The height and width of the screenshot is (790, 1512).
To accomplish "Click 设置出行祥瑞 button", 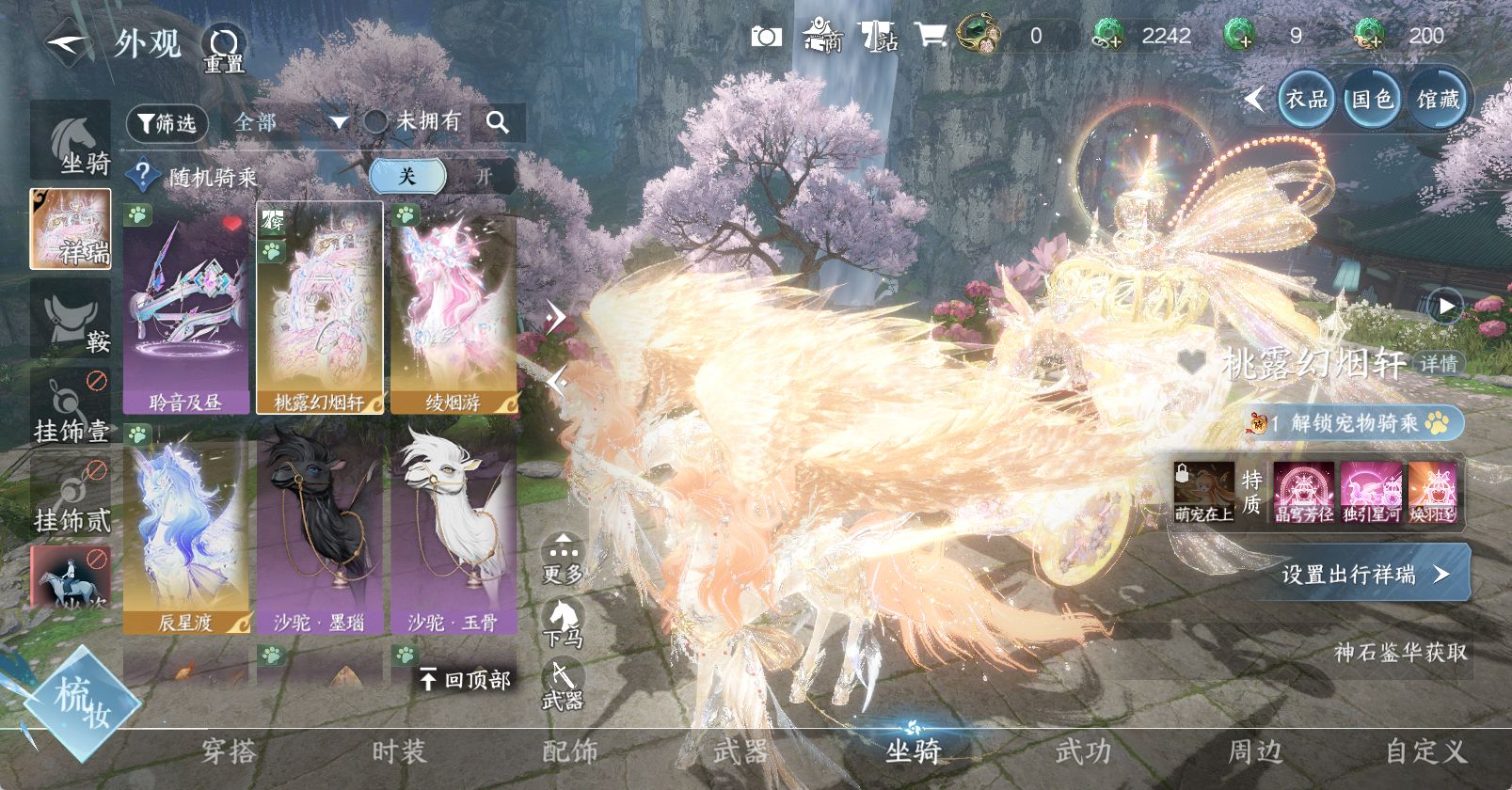I will coord(1366,574).
